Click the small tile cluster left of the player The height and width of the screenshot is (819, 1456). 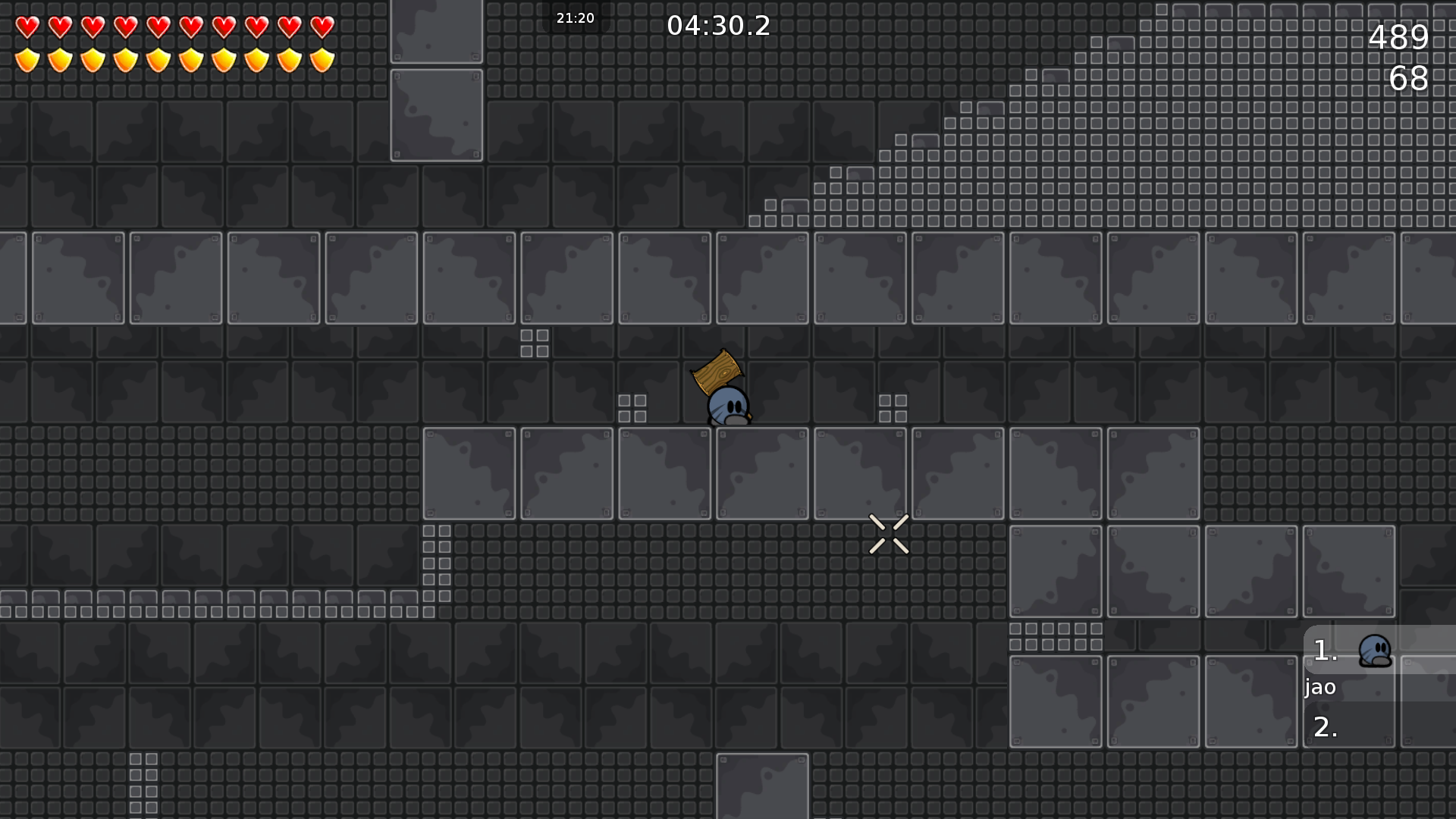point(632,407)
